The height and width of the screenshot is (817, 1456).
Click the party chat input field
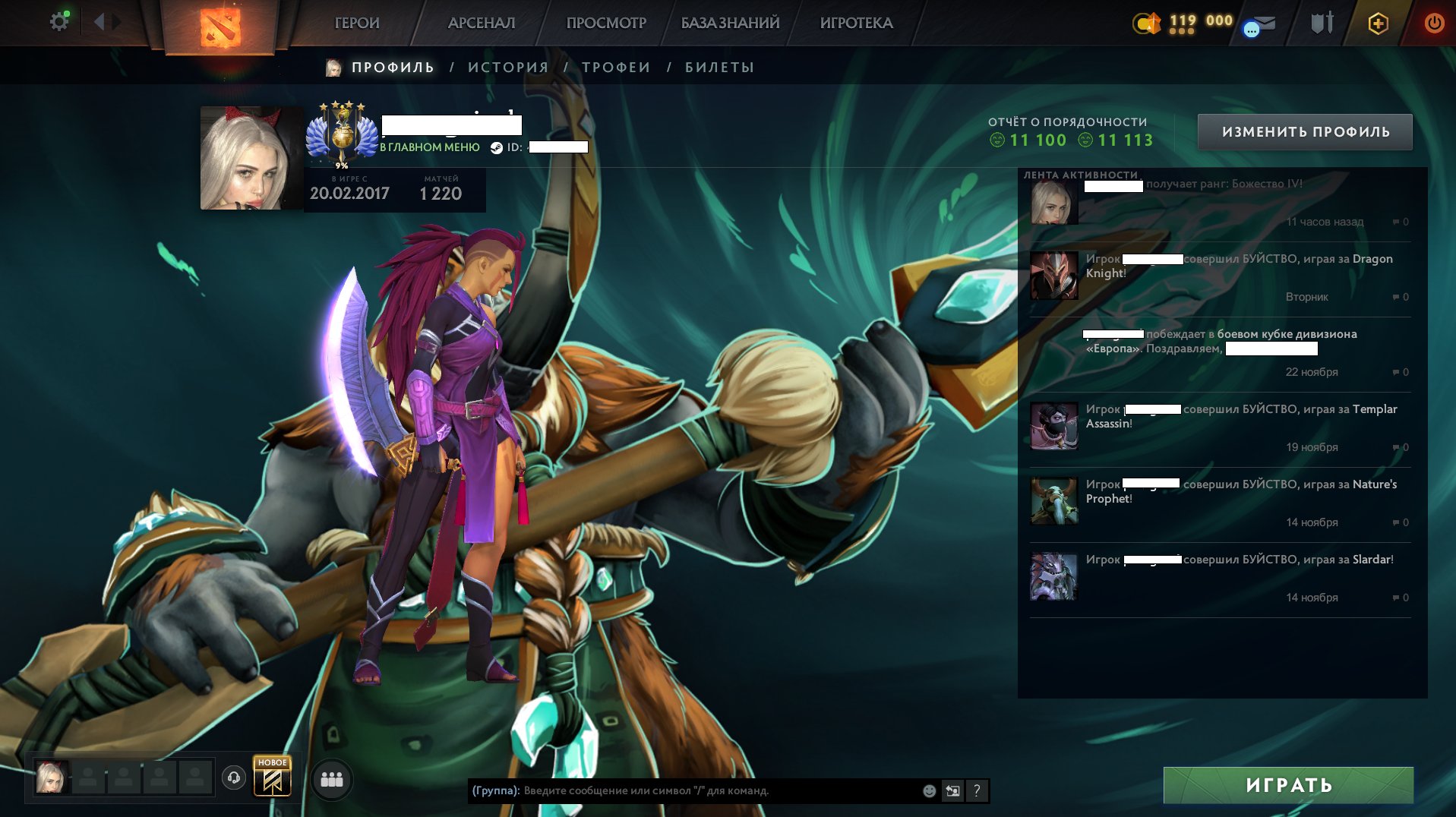coord(684,790)
